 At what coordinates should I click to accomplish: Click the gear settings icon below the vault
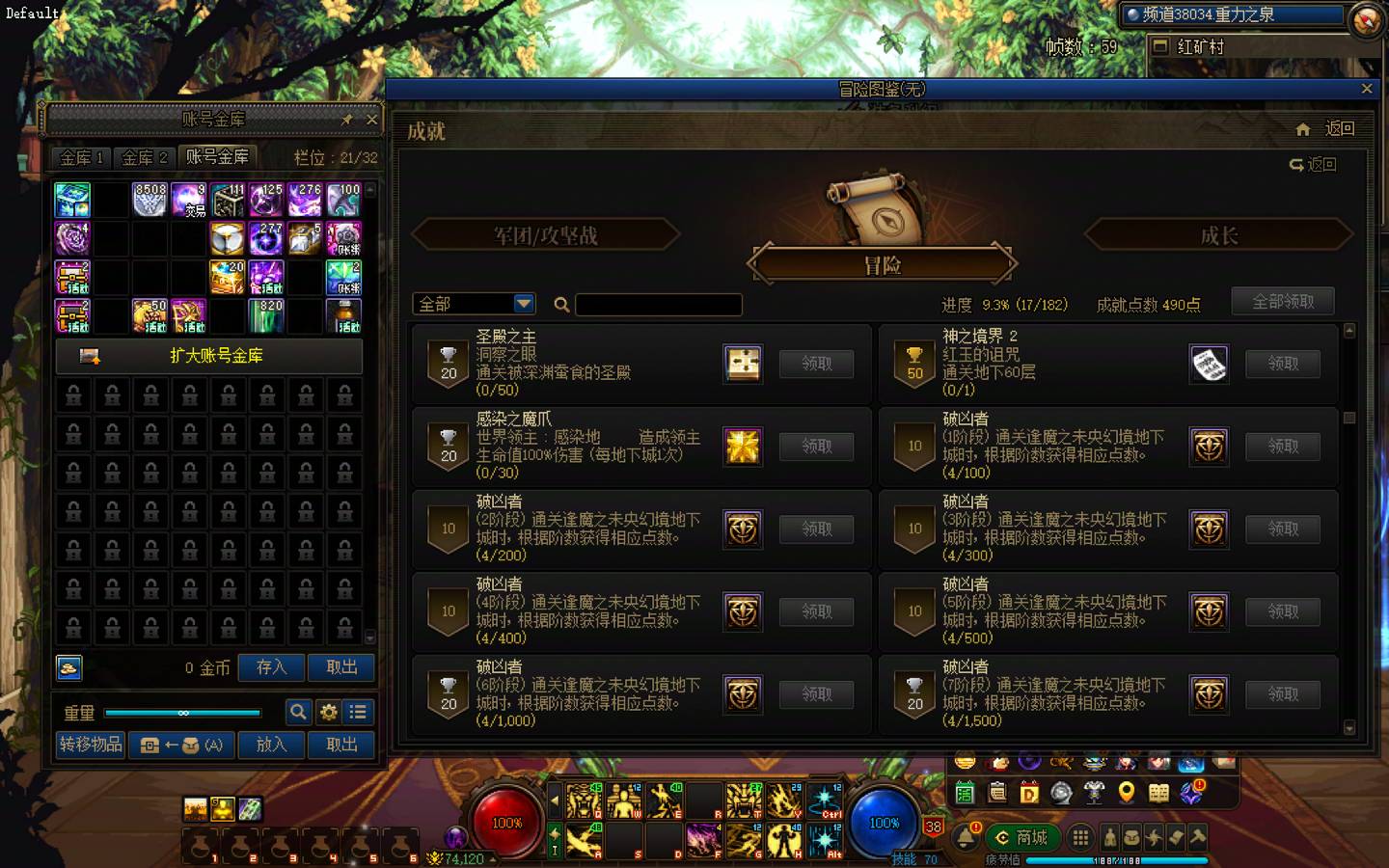pyautogui.click(x=328, y=712)
